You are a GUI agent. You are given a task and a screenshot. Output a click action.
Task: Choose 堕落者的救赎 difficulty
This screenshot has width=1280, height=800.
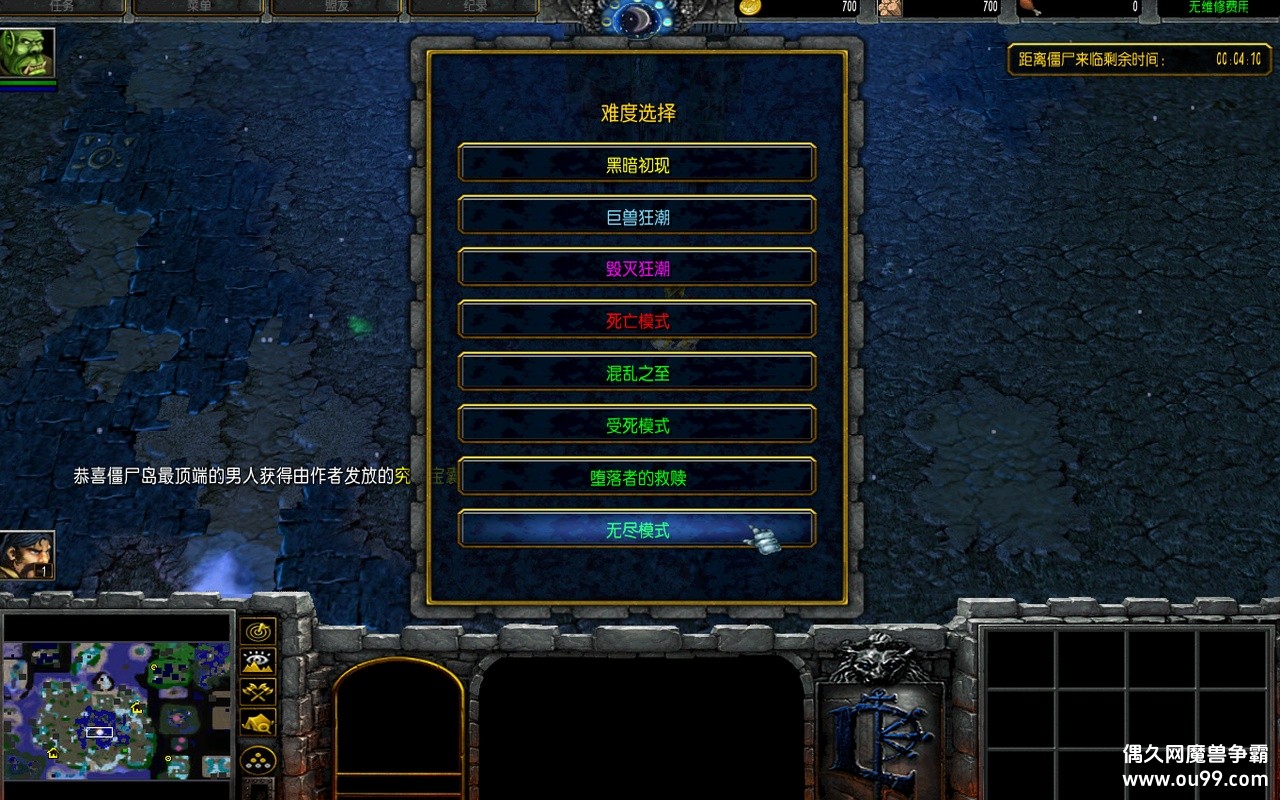tap(637, 477)
